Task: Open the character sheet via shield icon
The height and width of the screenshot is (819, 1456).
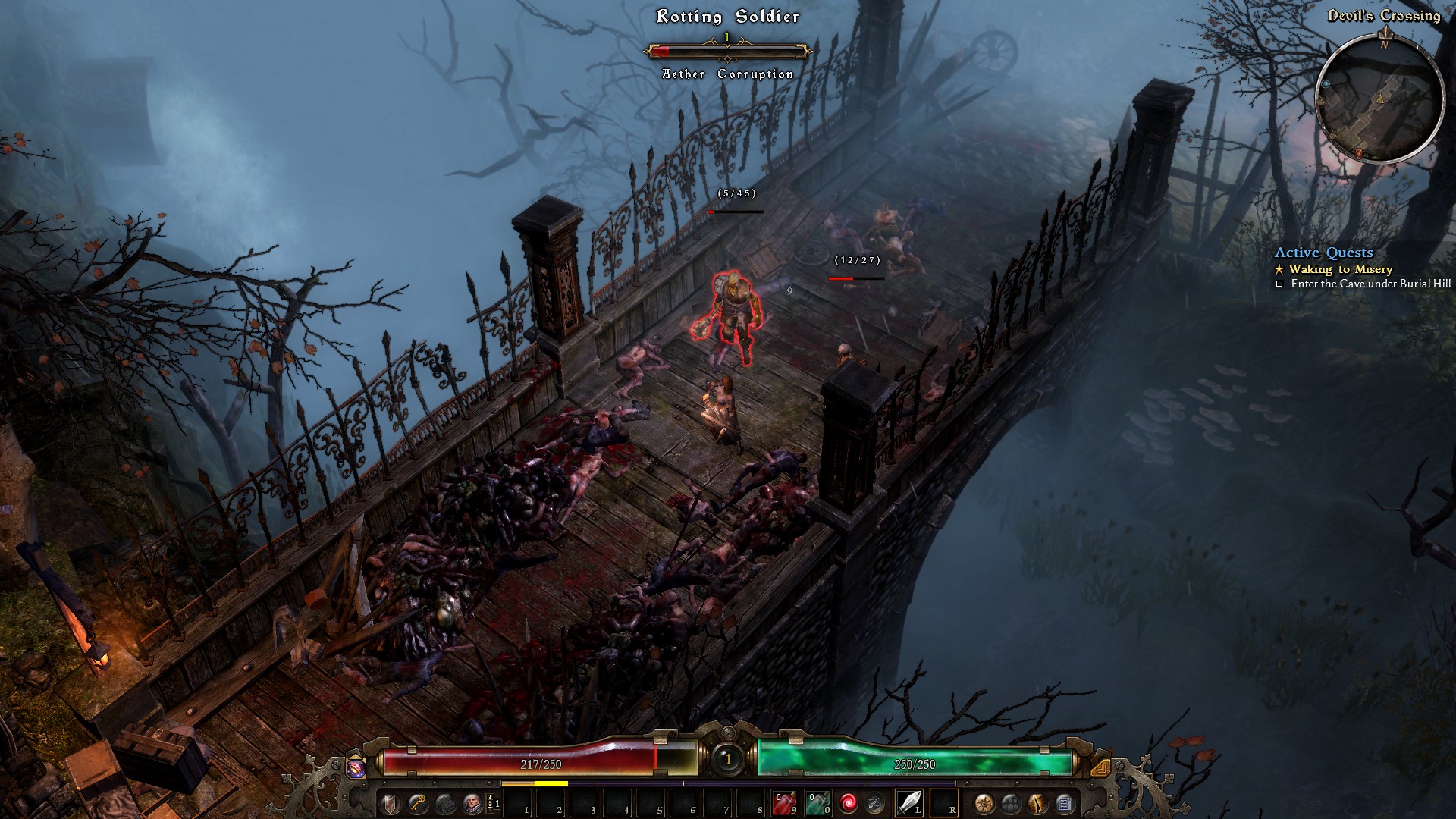Action: click(x=390, y=804)
